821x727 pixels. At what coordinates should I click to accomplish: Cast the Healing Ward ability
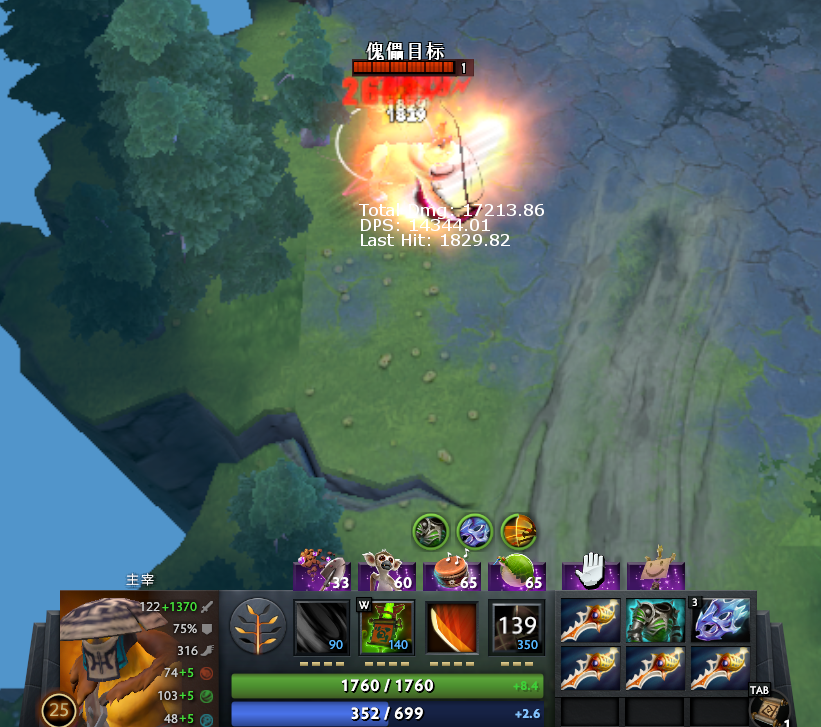click(x=387, y=627)
